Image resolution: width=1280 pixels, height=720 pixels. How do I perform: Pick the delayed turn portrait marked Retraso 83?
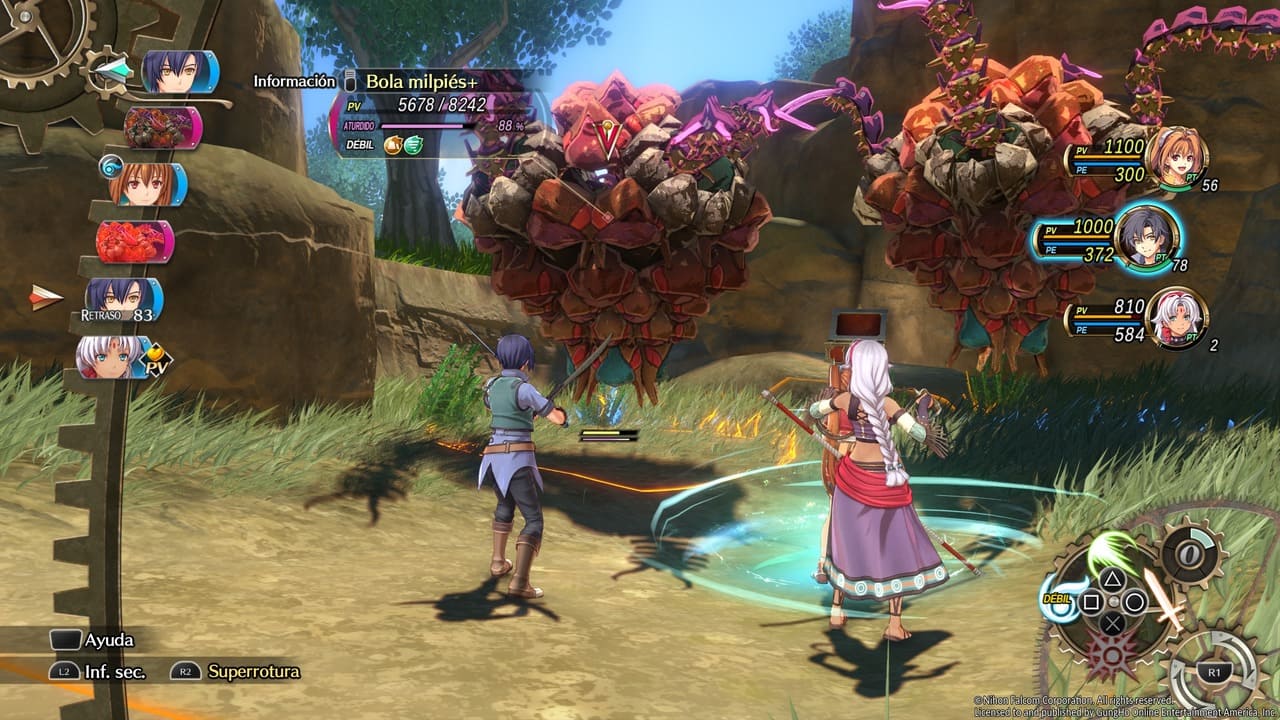click(122, 299)
